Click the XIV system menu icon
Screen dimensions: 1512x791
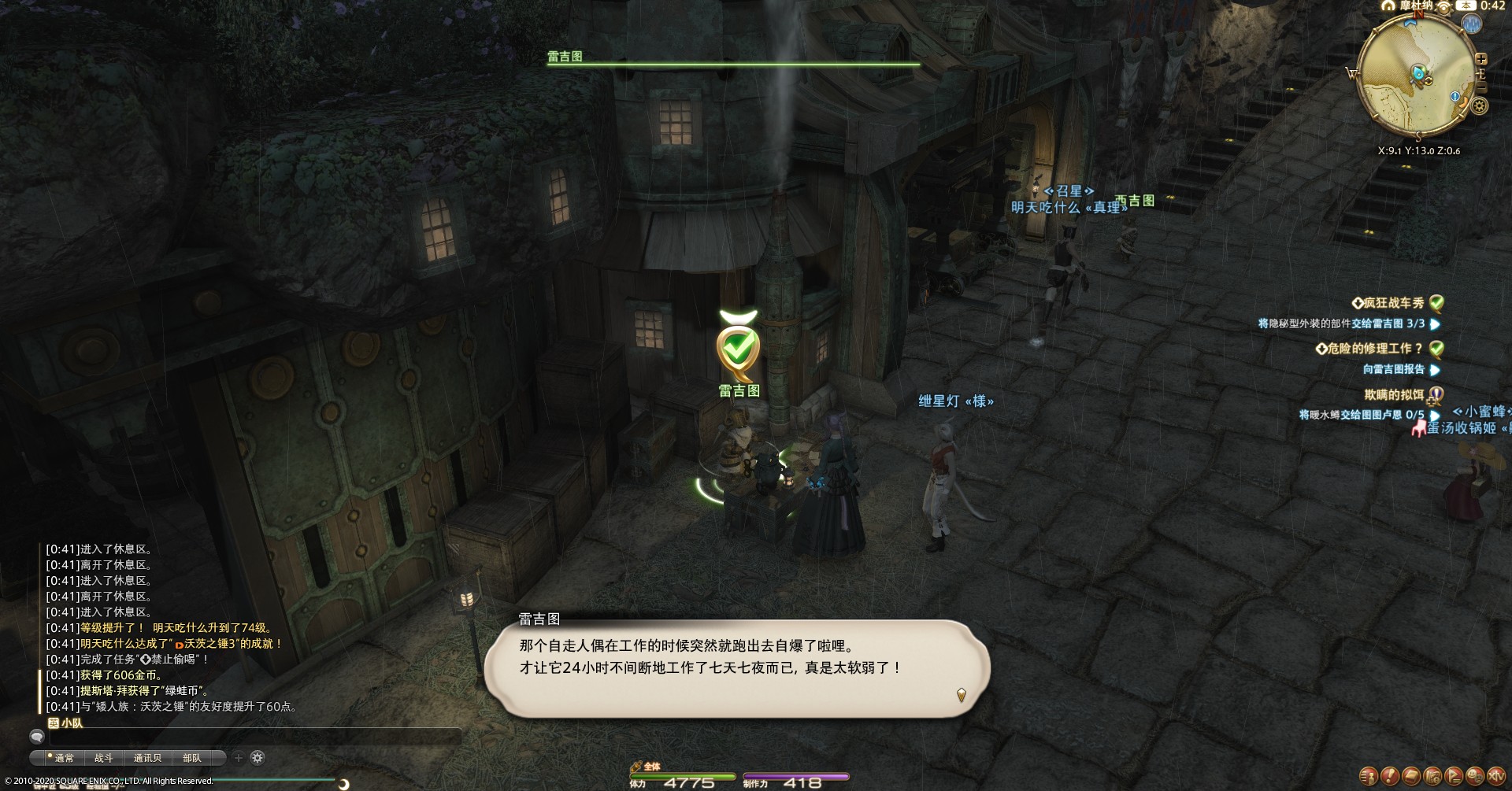(1495, 776)
